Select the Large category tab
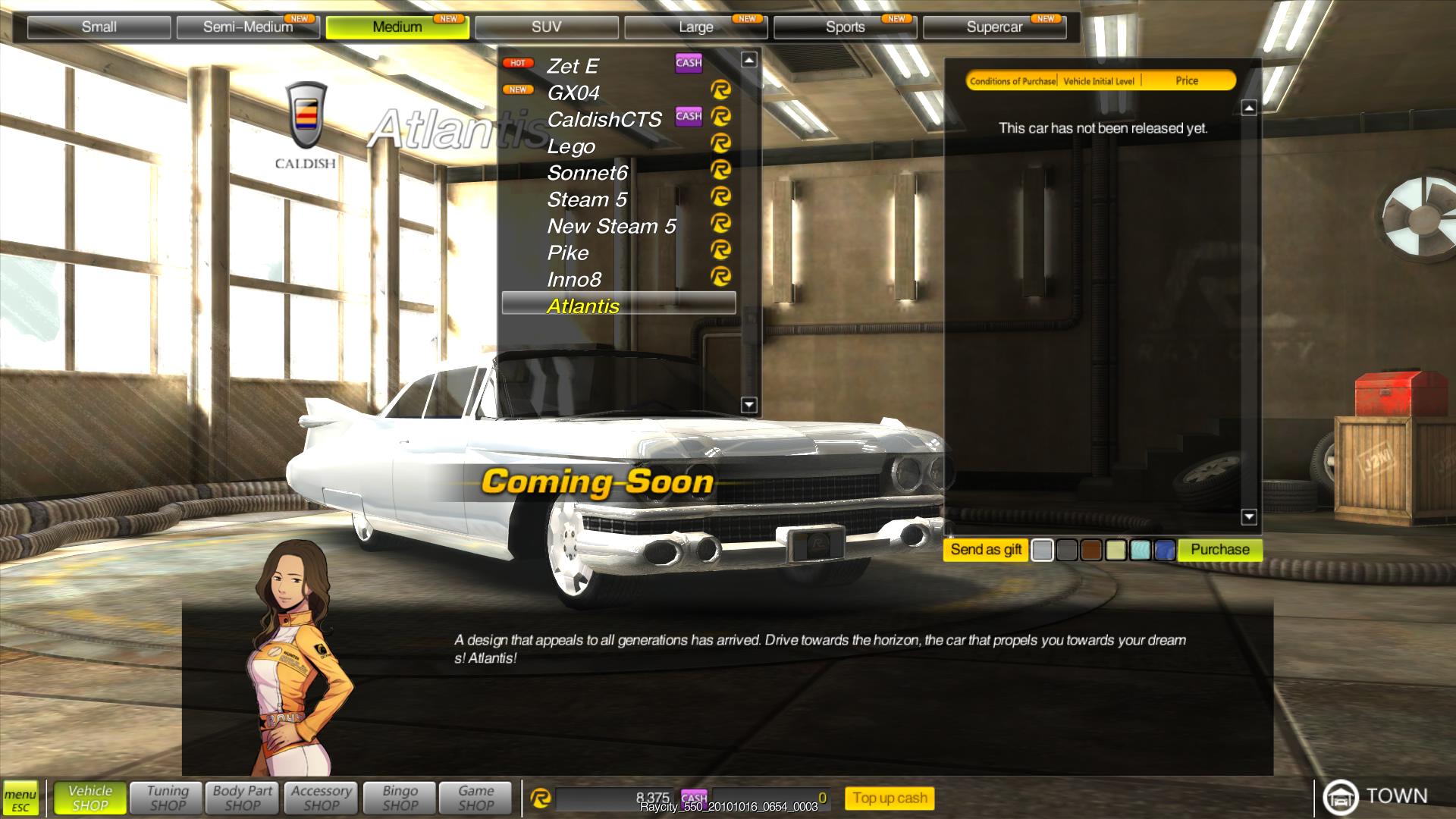The width and height of the screenshot is (1456, 819). click(695, 27)
